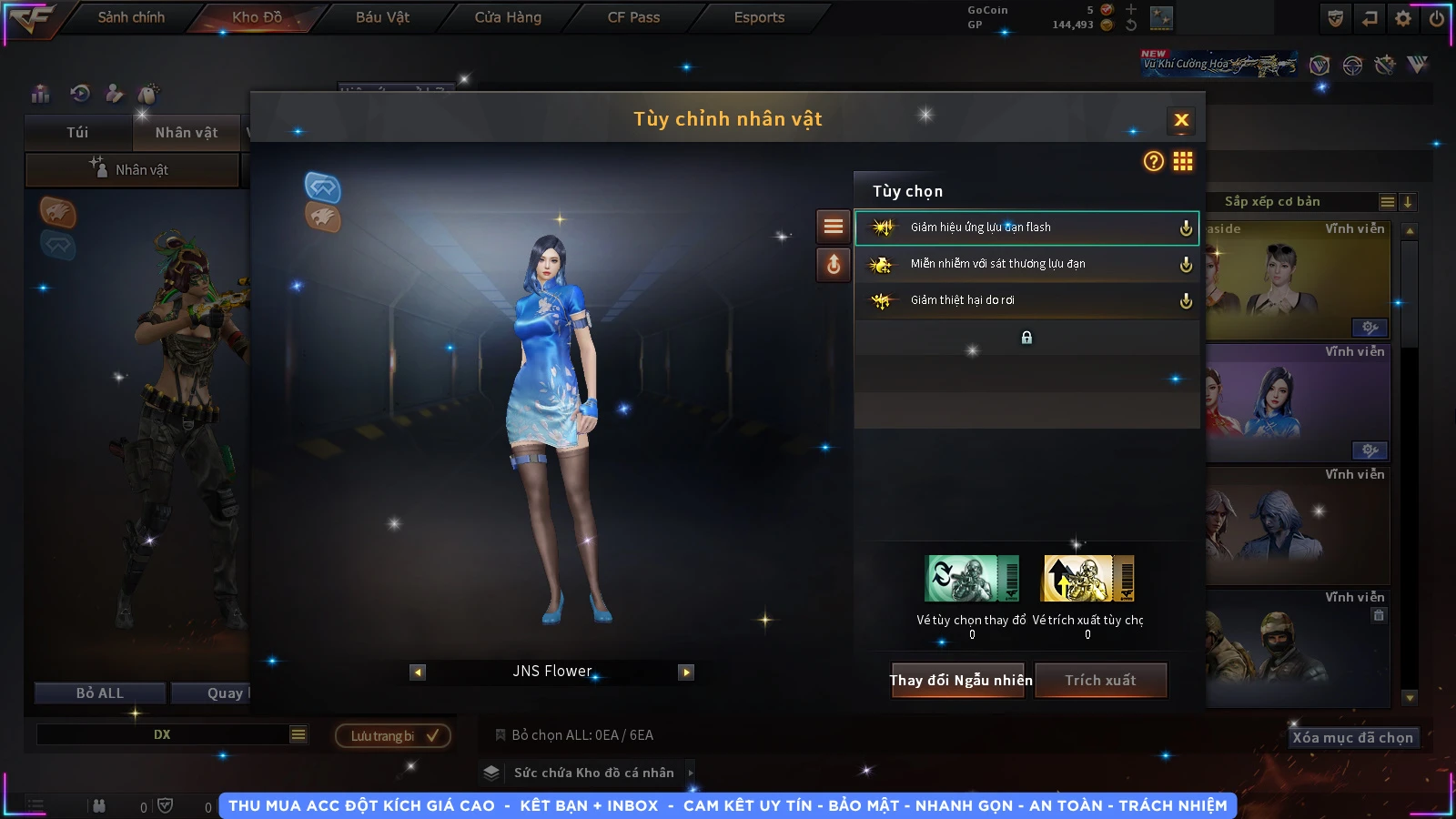
Task: Open the Sảnh chính tab
Action: pos(131,17)
